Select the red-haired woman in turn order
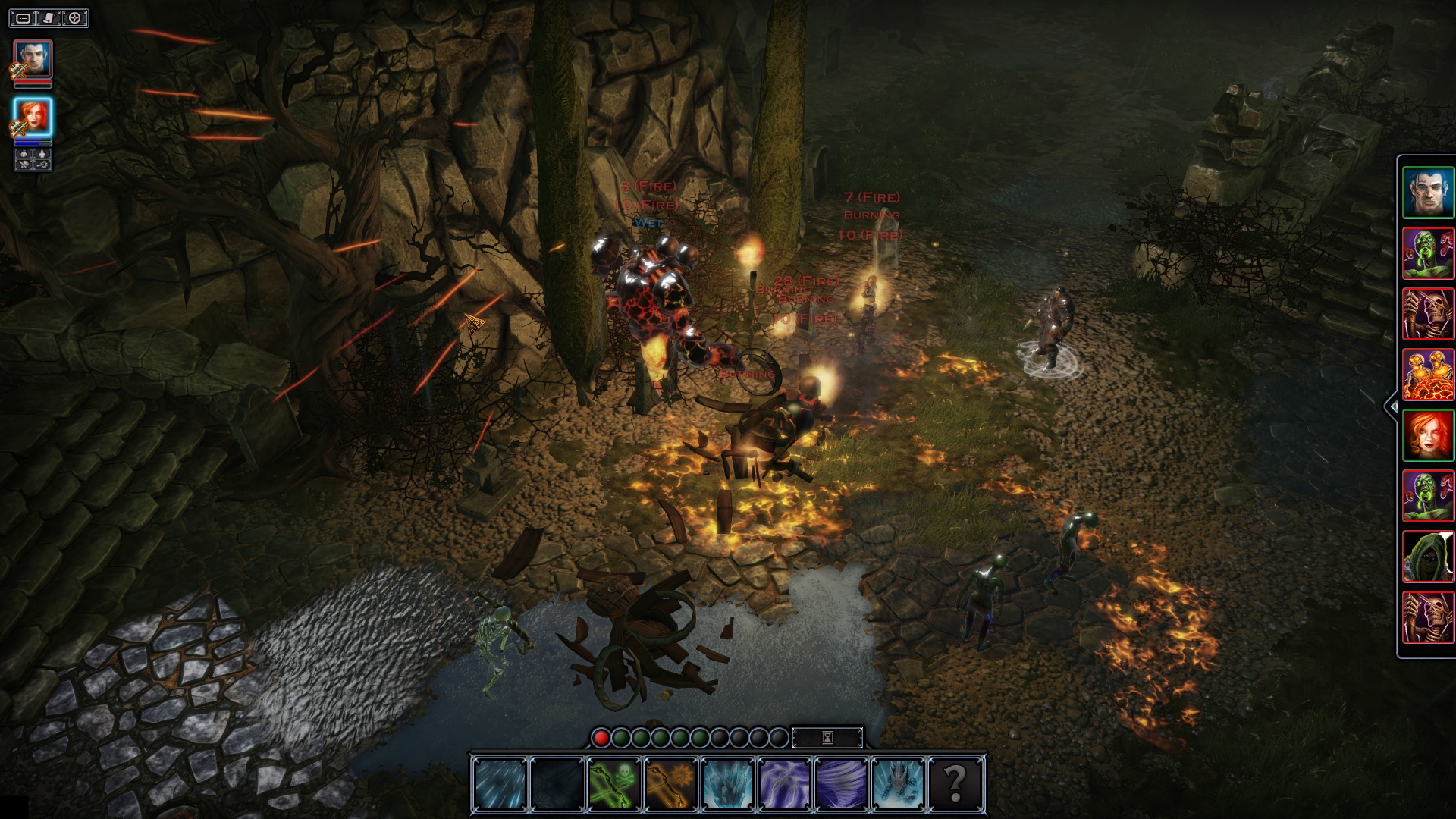Screen dimensions: 1456x819 1428,435
